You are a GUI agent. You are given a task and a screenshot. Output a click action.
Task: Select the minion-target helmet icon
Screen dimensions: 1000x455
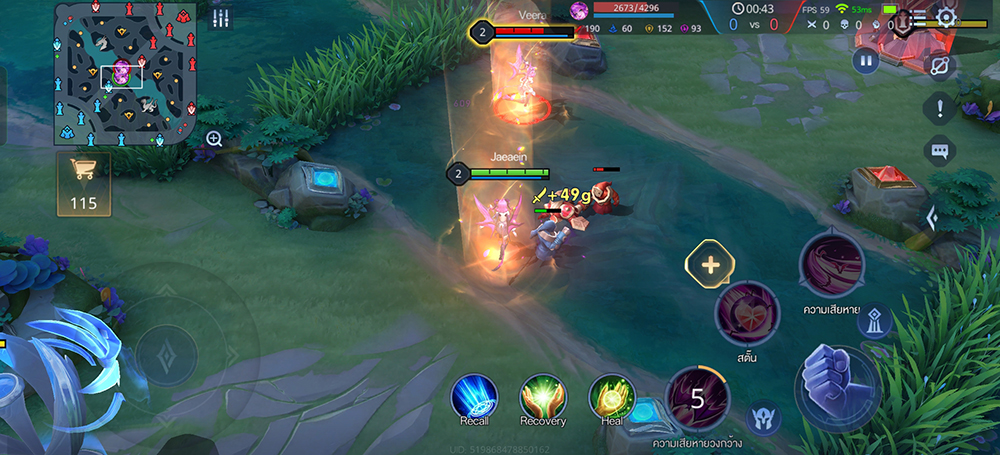click(765, 416)
